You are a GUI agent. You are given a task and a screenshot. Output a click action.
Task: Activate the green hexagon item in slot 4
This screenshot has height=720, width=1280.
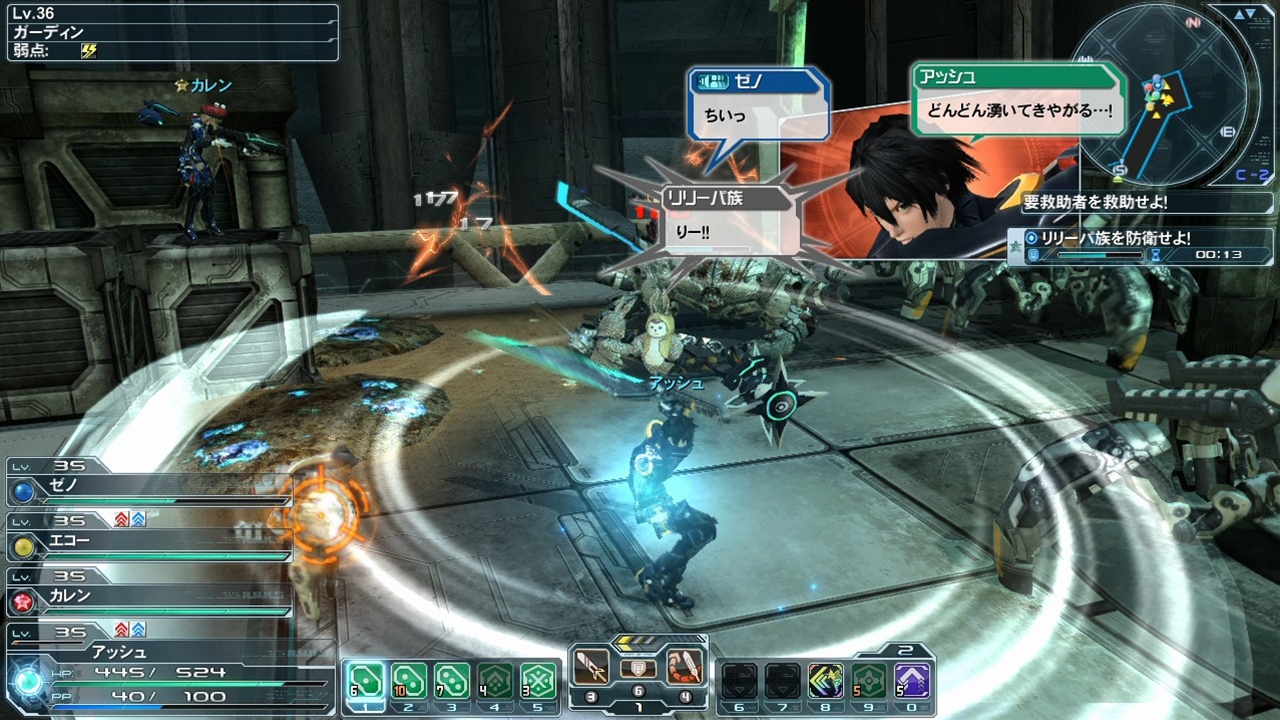(x=495, y=681)
